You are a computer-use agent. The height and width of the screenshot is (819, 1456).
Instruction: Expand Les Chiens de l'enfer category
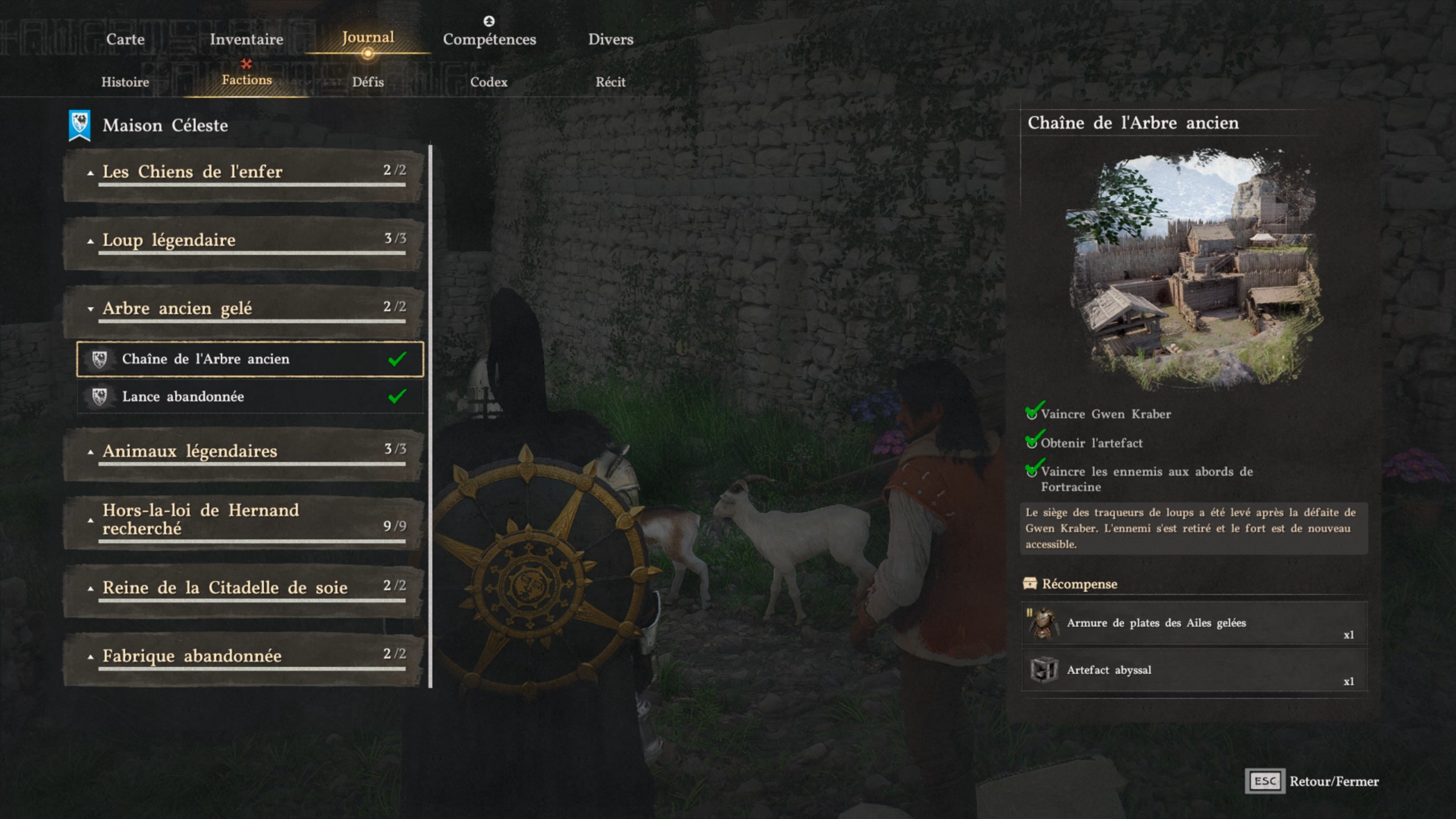pos(245,172)
